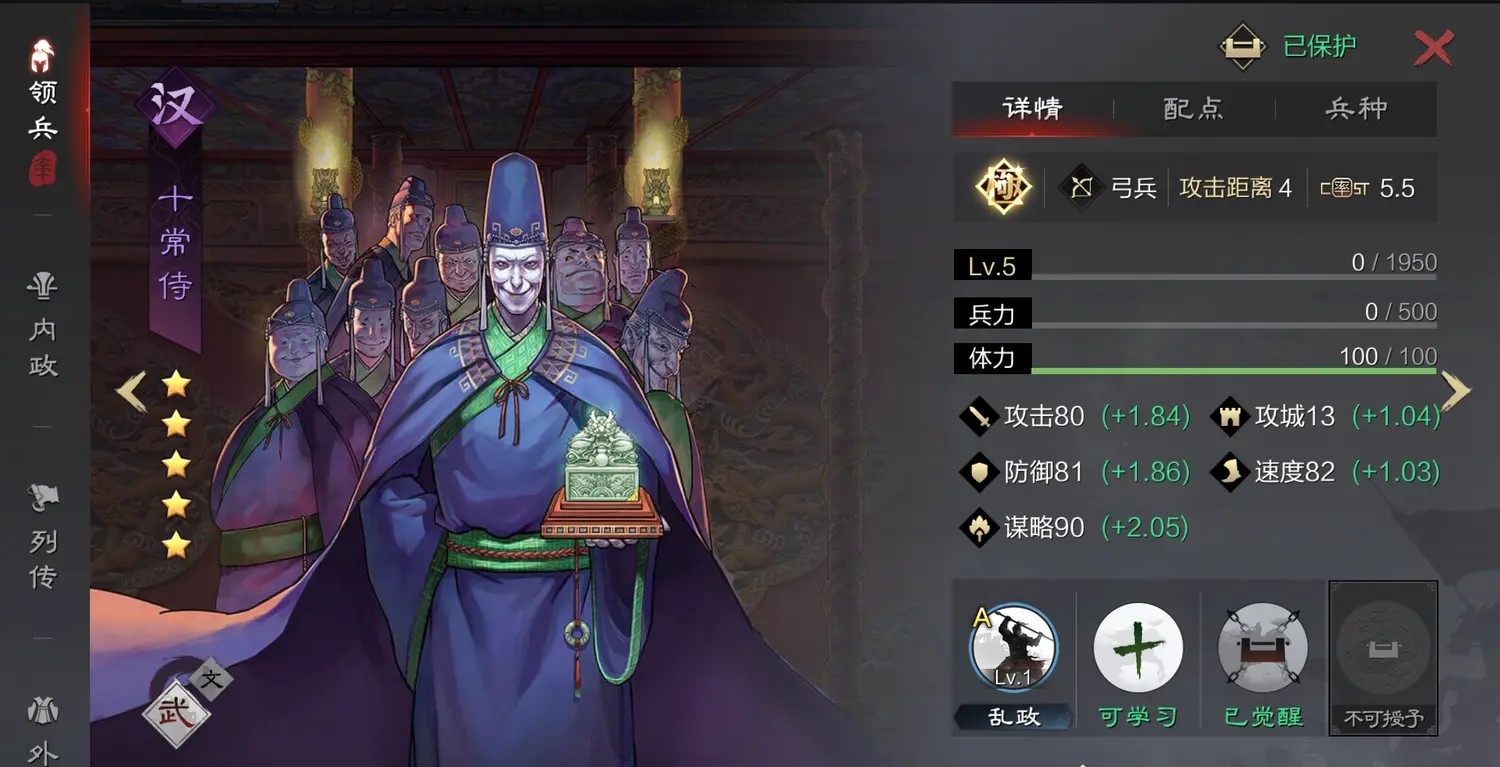Open the 兵种 tab

1357,109
